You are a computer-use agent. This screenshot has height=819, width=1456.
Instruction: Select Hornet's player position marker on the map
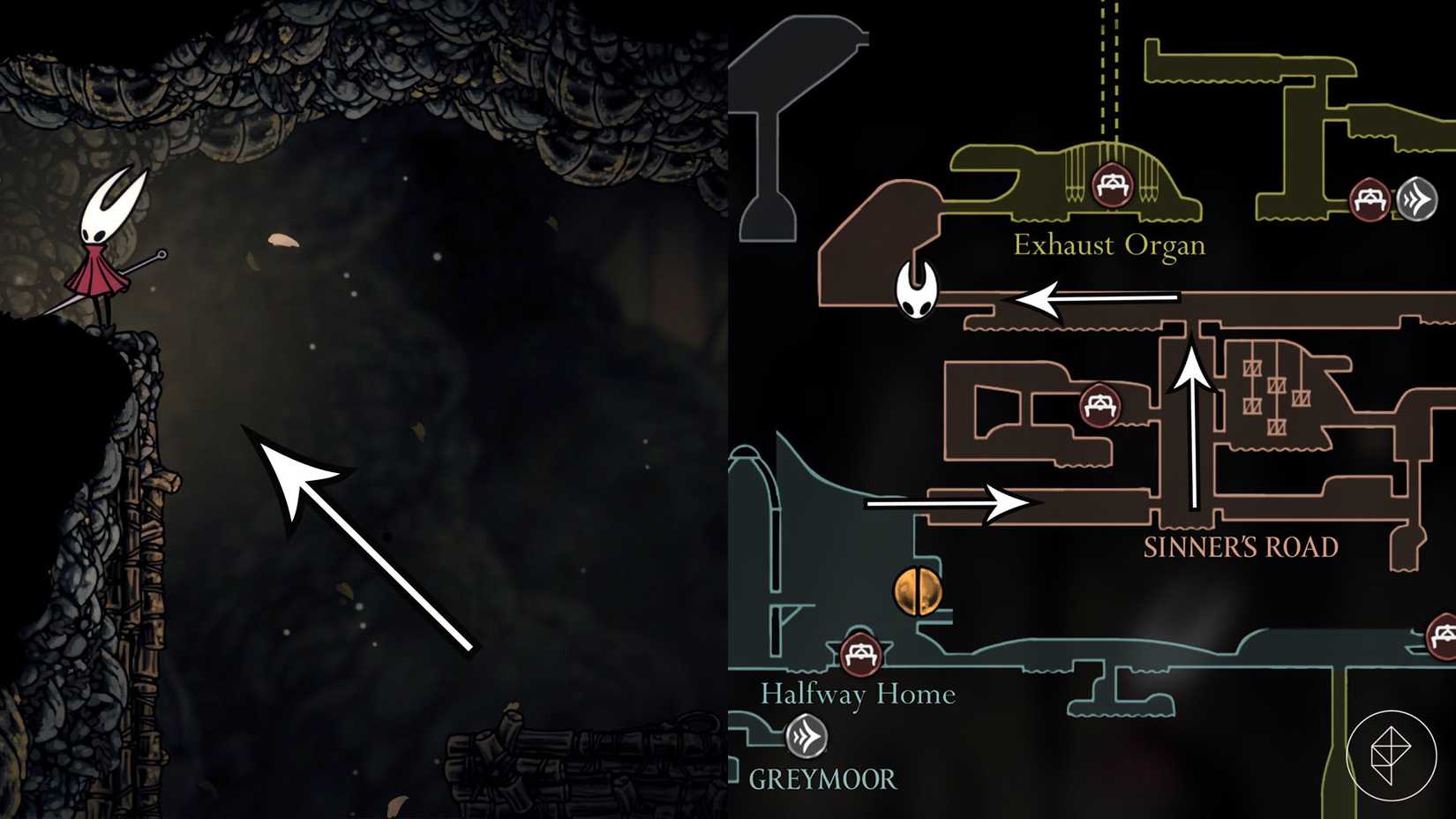(916, 291)
